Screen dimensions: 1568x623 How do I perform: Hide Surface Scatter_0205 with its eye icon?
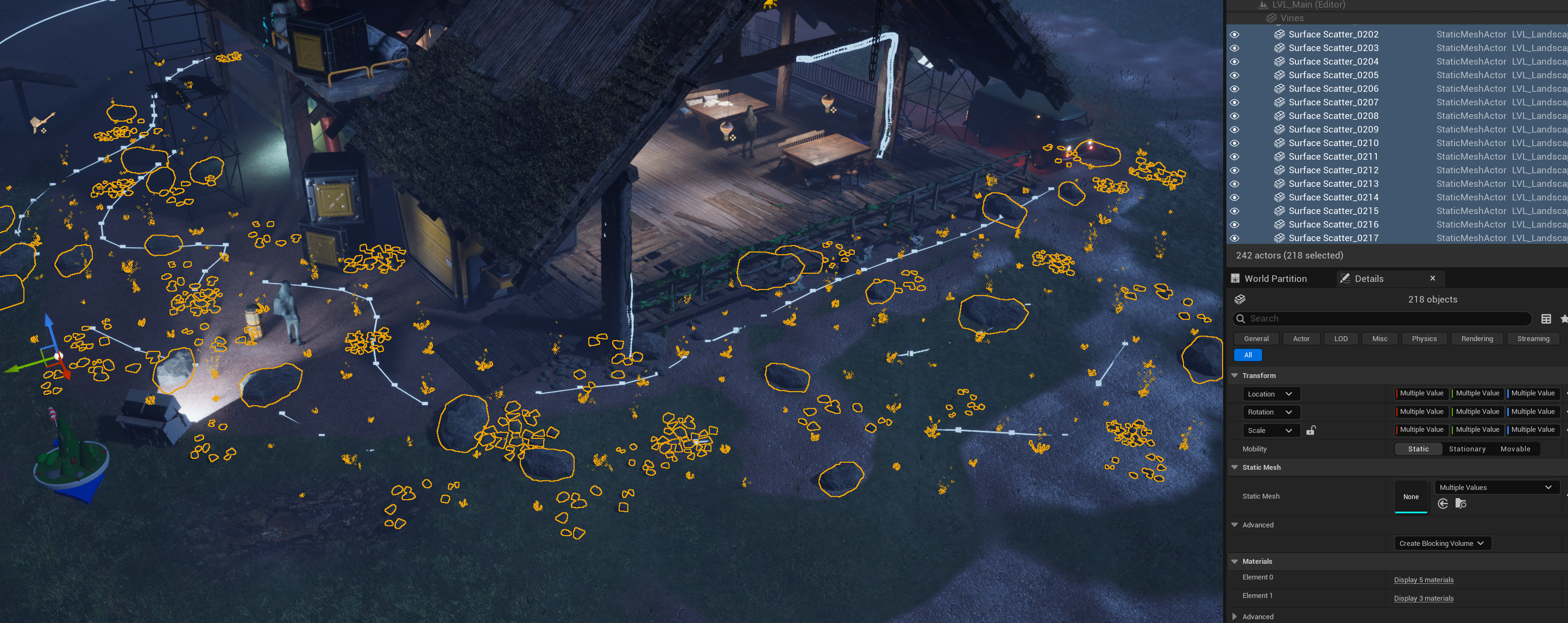coord(1235,75)
